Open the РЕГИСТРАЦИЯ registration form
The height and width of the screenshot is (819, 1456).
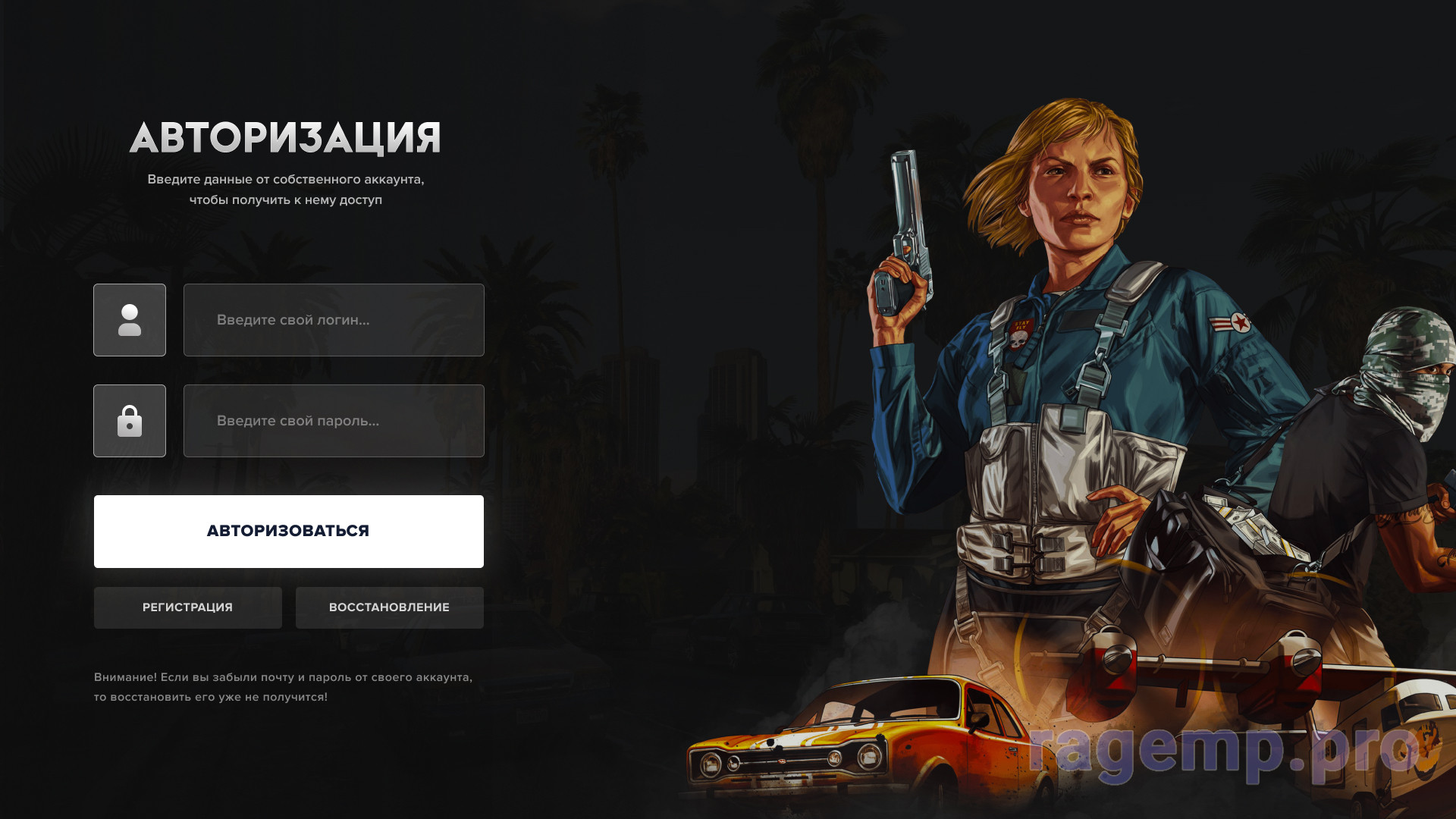coord(187,607)
